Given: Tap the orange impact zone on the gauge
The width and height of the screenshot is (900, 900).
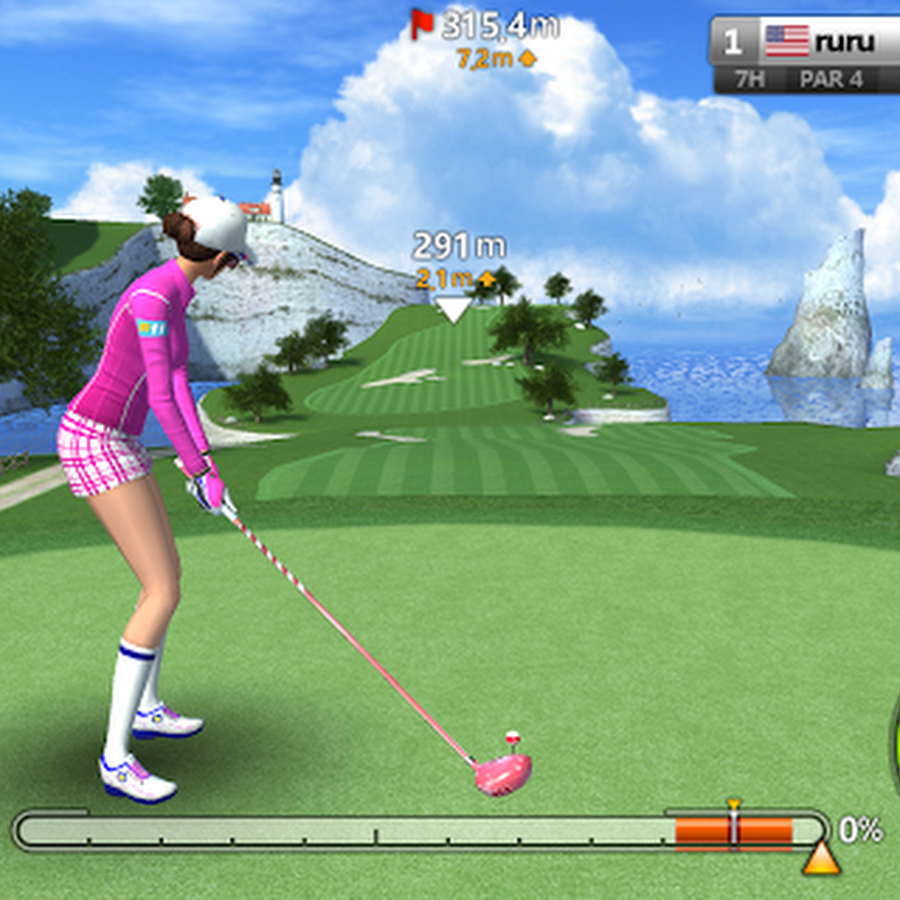Looking at the screenshot, I should [733, 831].
